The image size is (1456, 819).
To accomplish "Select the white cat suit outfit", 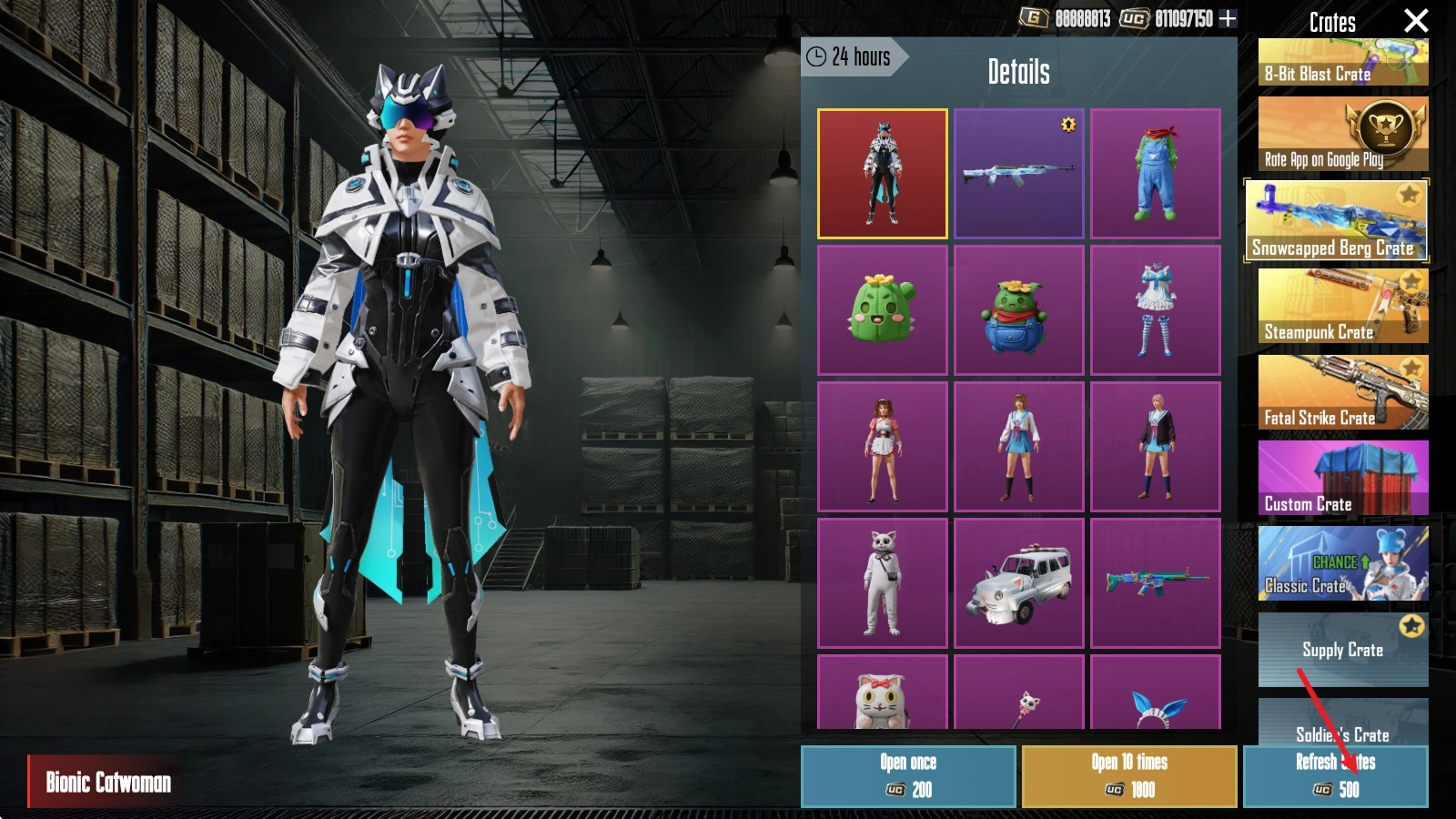I will pyautogui.click(x=883, y=583).
